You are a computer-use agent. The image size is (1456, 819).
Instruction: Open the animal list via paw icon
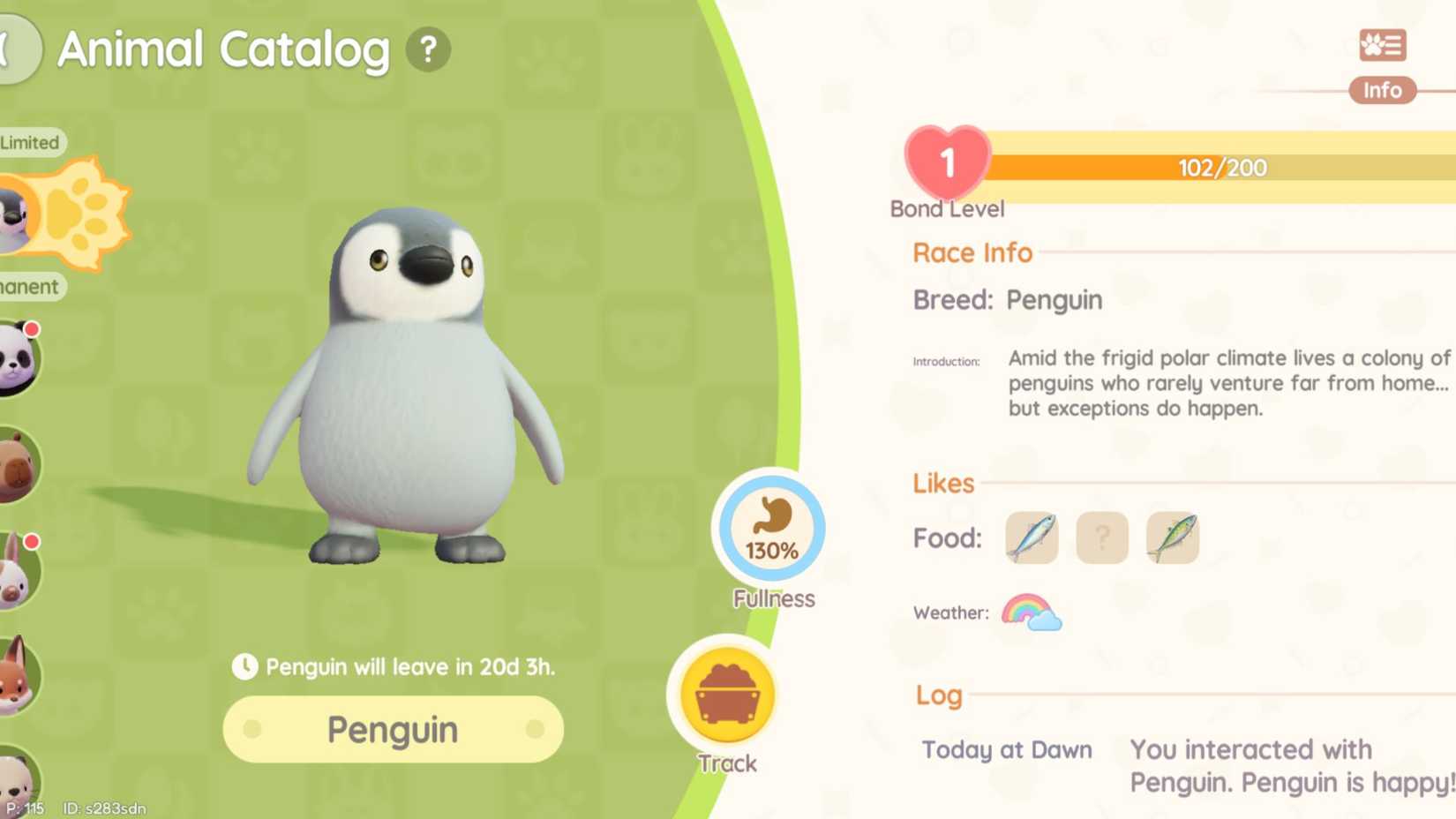coord(1381,46)
